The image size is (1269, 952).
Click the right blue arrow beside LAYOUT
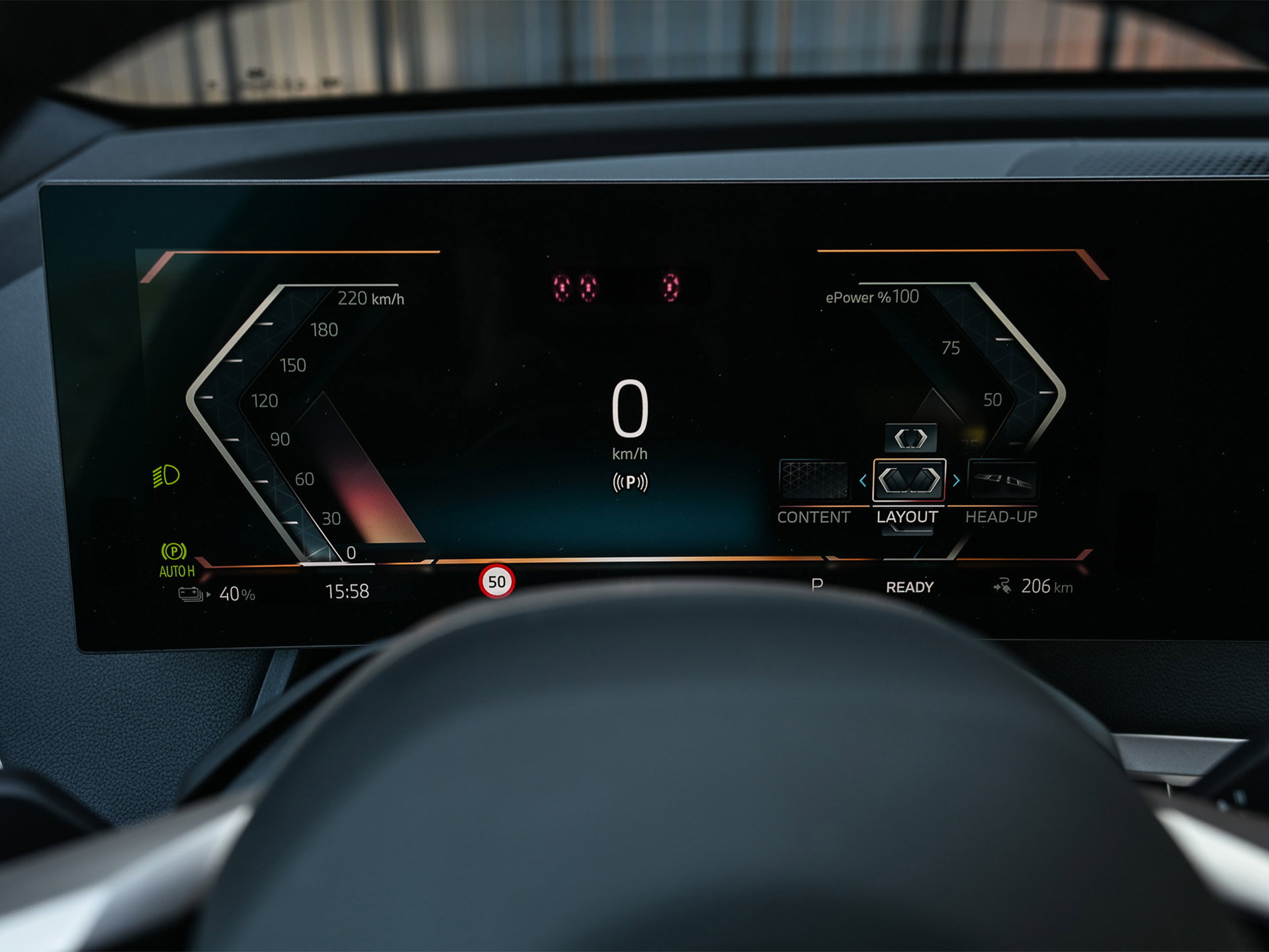coord(956,481)
